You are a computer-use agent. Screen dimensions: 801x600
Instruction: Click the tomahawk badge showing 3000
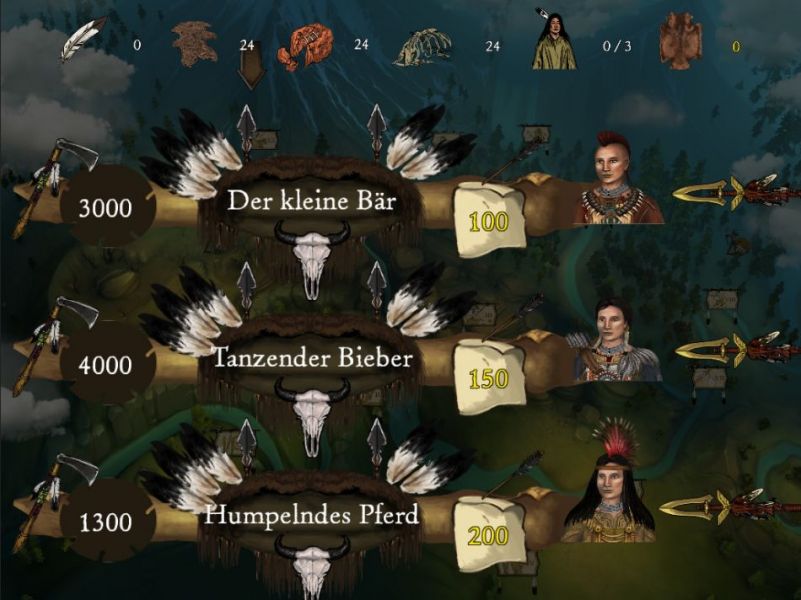click(x=105, y=208)
